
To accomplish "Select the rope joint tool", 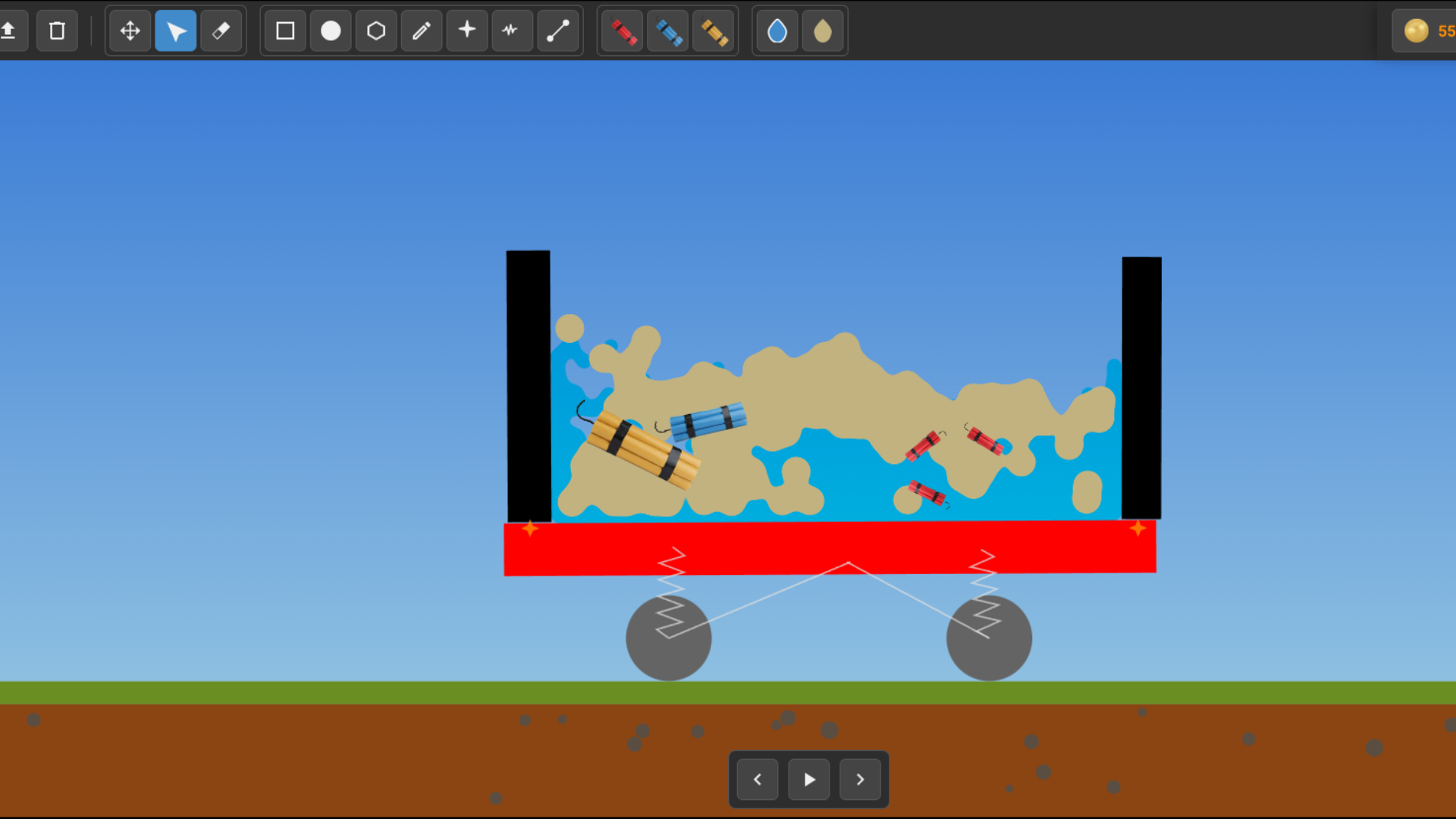I will click(x=559, y=31).
